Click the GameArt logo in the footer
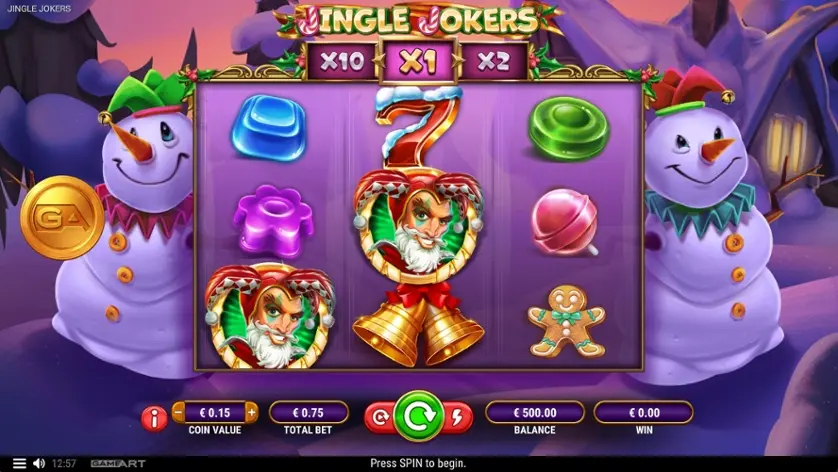Screen dimensions: 838x472 pyautogui.click(x=116, y=463)
